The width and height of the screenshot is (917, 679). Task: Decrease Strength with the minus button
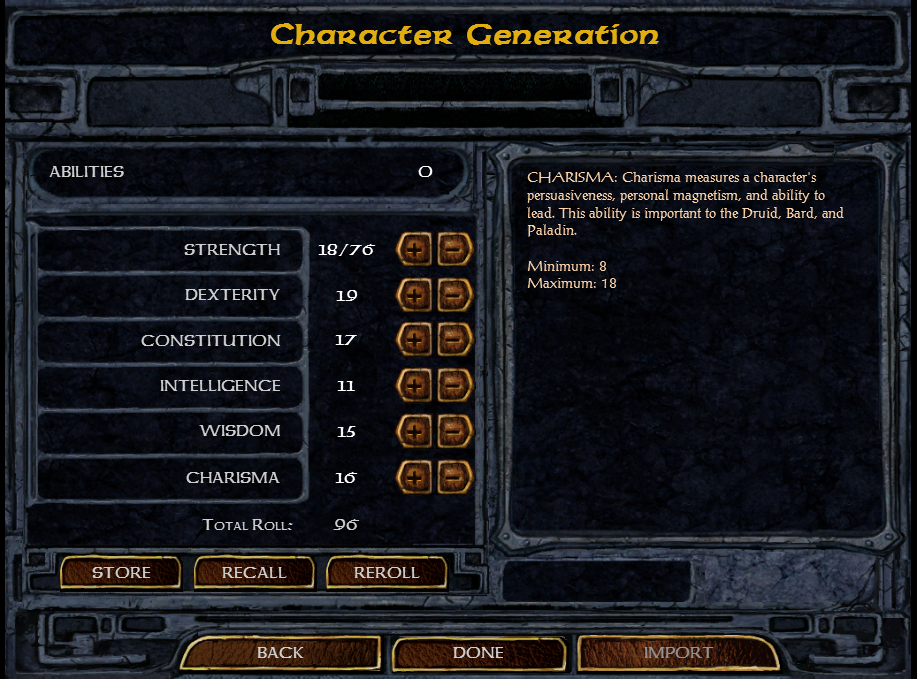[x=454, y=249]
